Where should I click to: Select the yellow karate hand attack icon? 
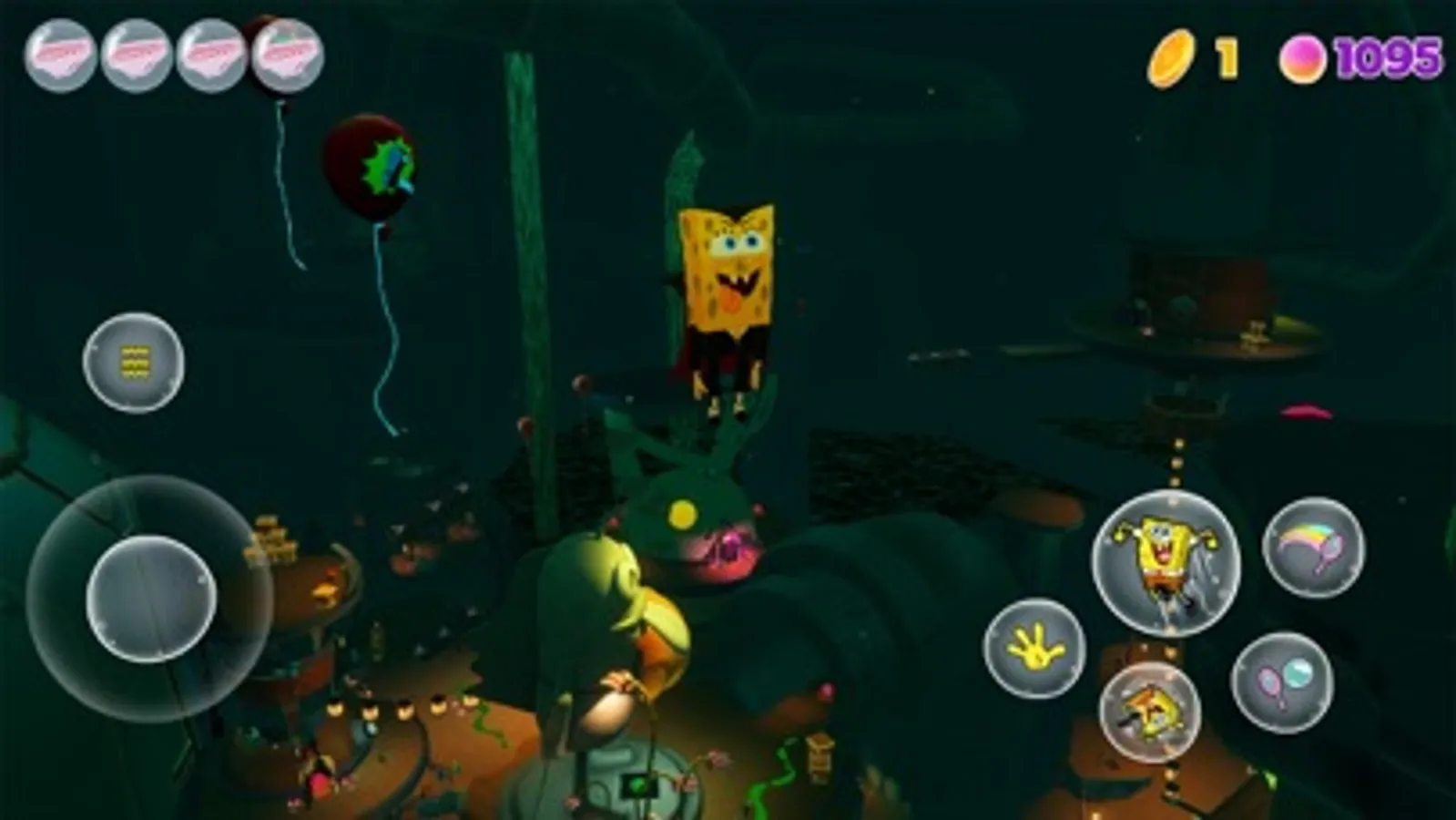1037,651
